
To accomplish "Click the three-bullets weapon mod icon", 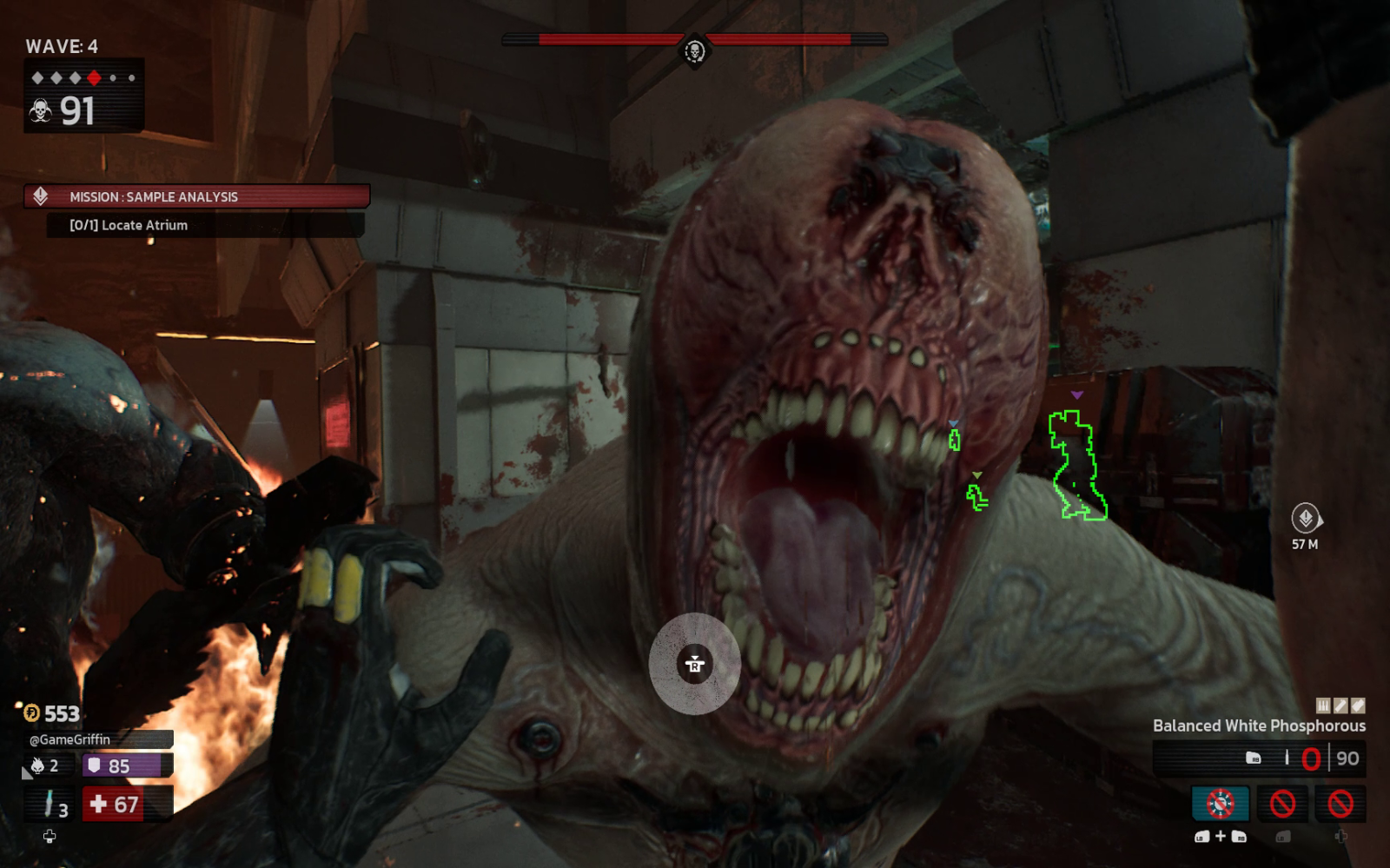I will click(x=1323, y=706).
